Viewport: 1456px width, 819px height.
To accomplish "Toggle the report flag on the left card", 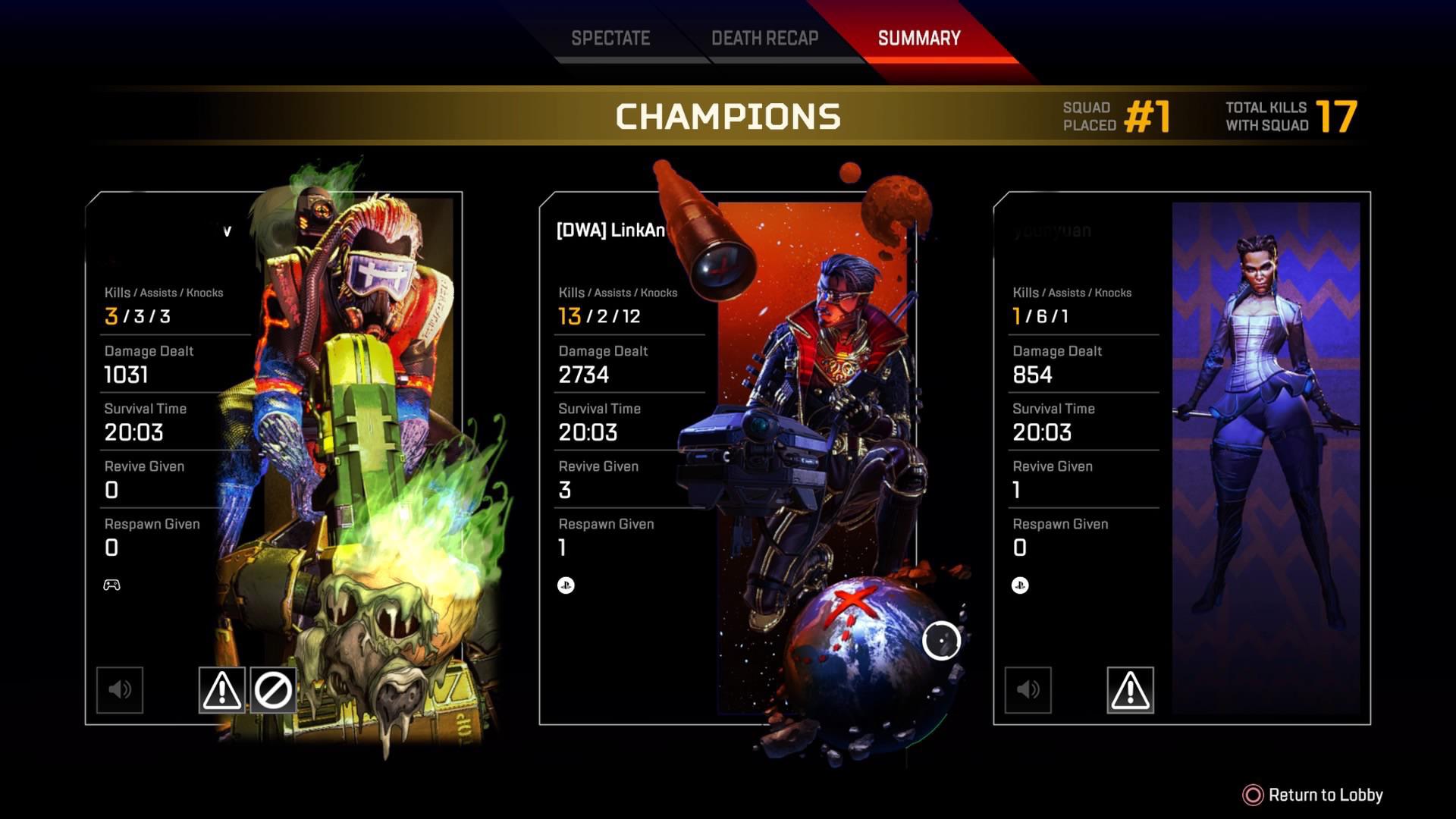I will point(221,689).
